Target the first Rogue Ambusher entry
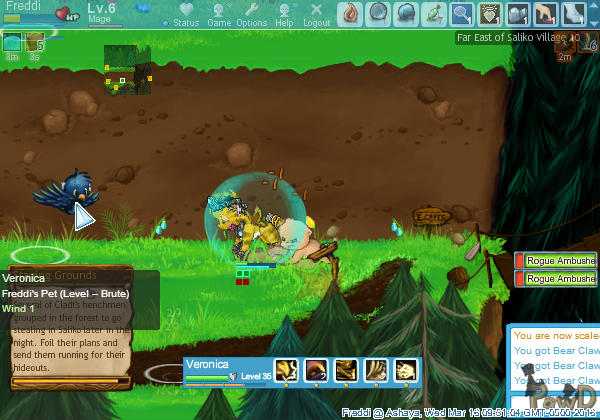The image size is (600, 420). coord(558,261)
